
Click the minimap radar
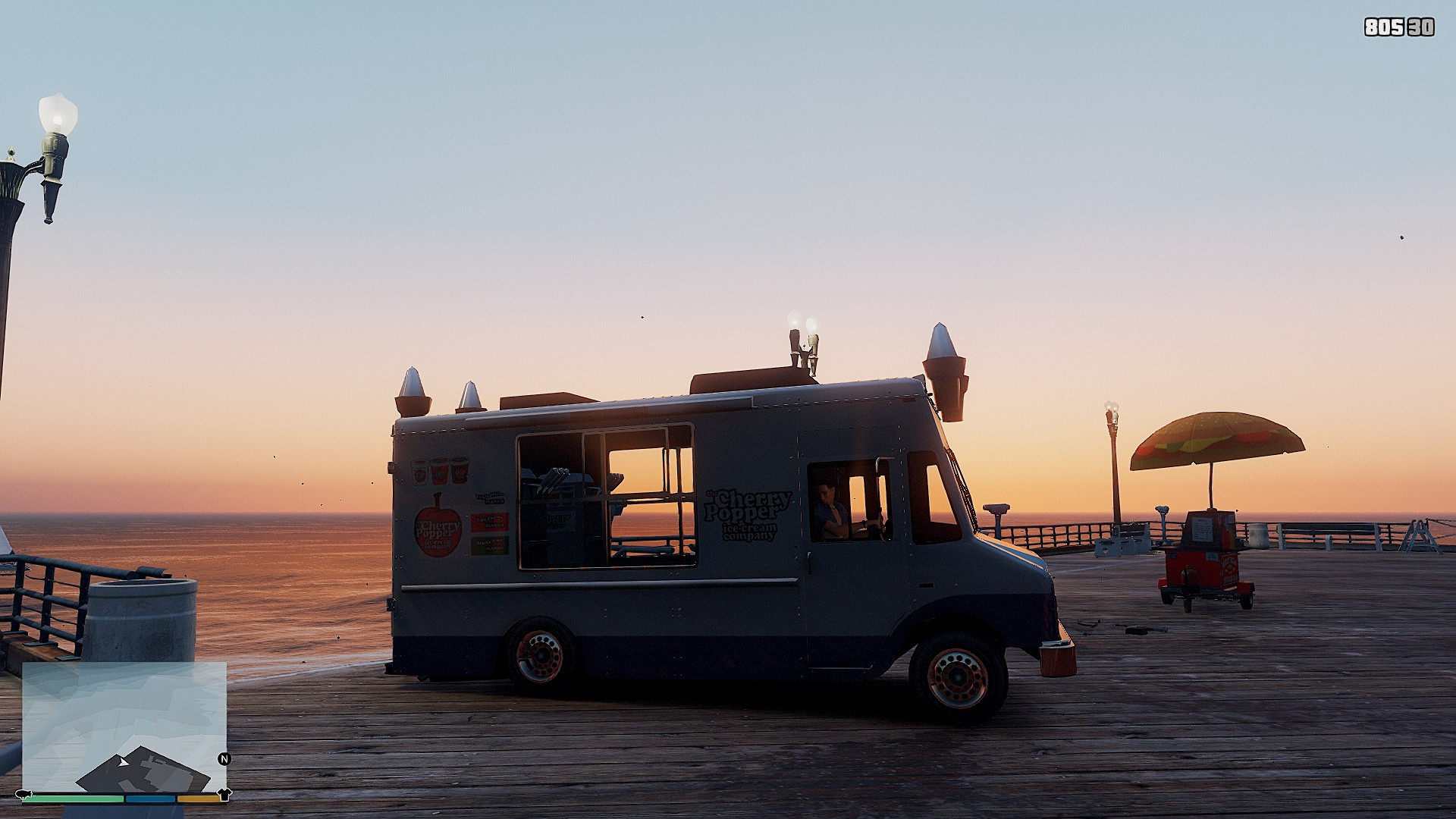coord(124,726)
